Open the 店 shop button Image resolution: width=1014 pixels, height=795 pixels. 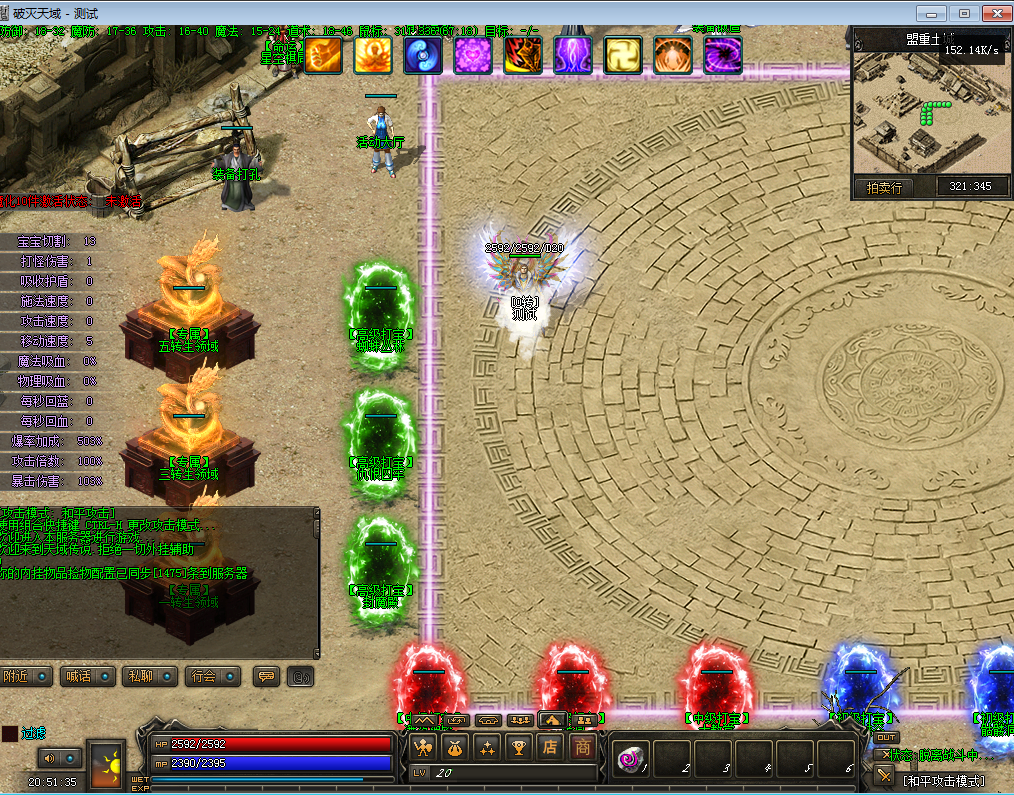tap(550, 746)
